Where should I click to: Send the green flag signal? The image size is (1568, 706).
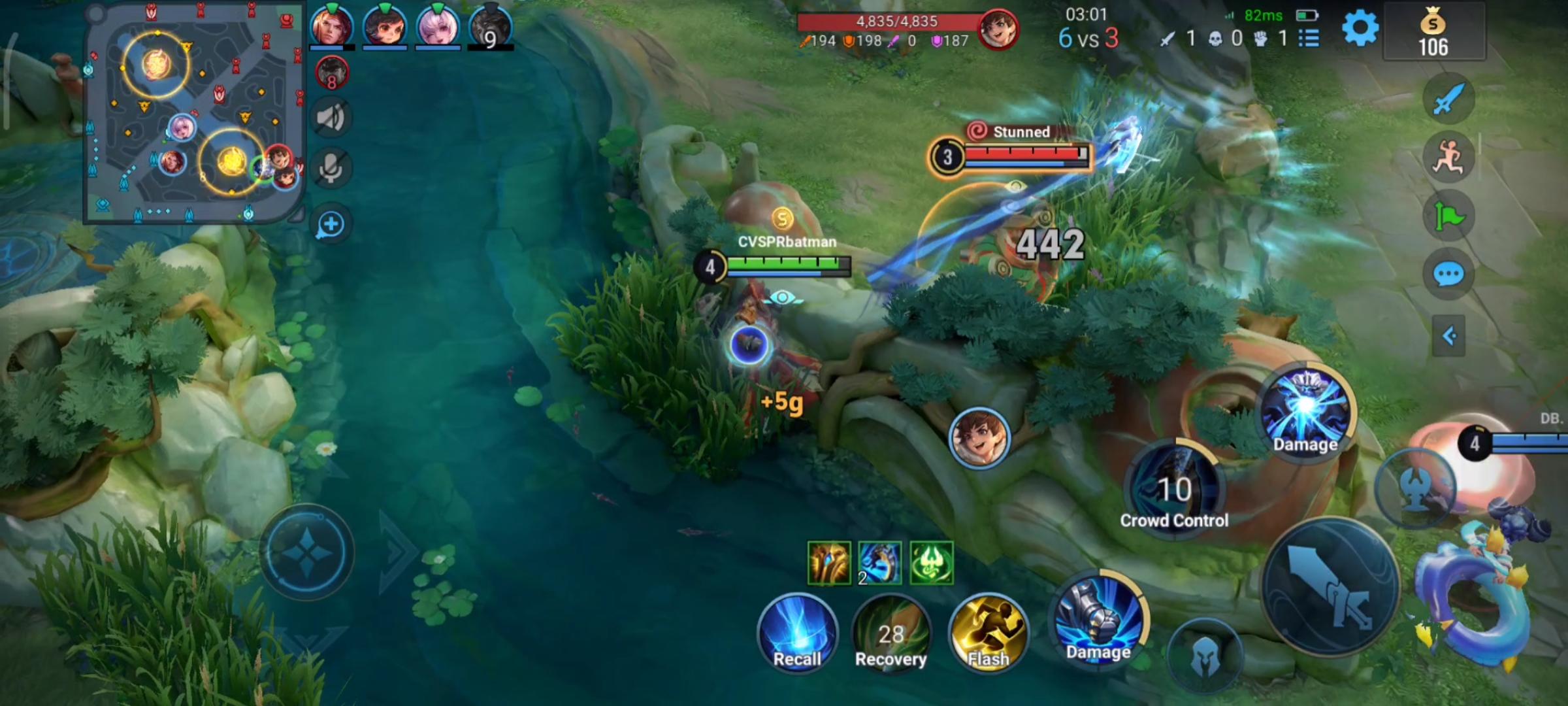(x=1448, y=216)
